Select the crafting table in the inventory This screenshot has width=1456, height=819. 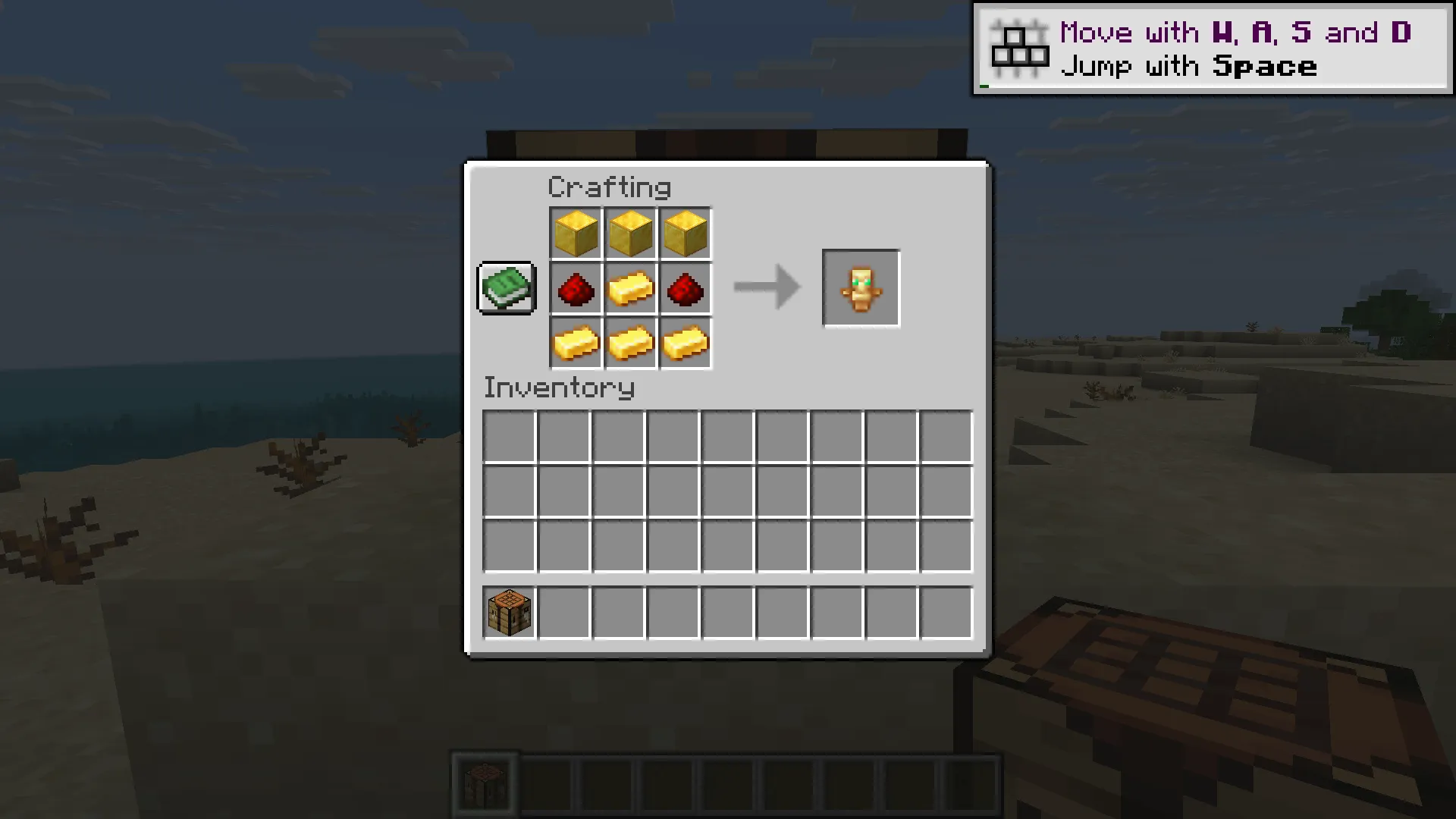pos(507,613)
